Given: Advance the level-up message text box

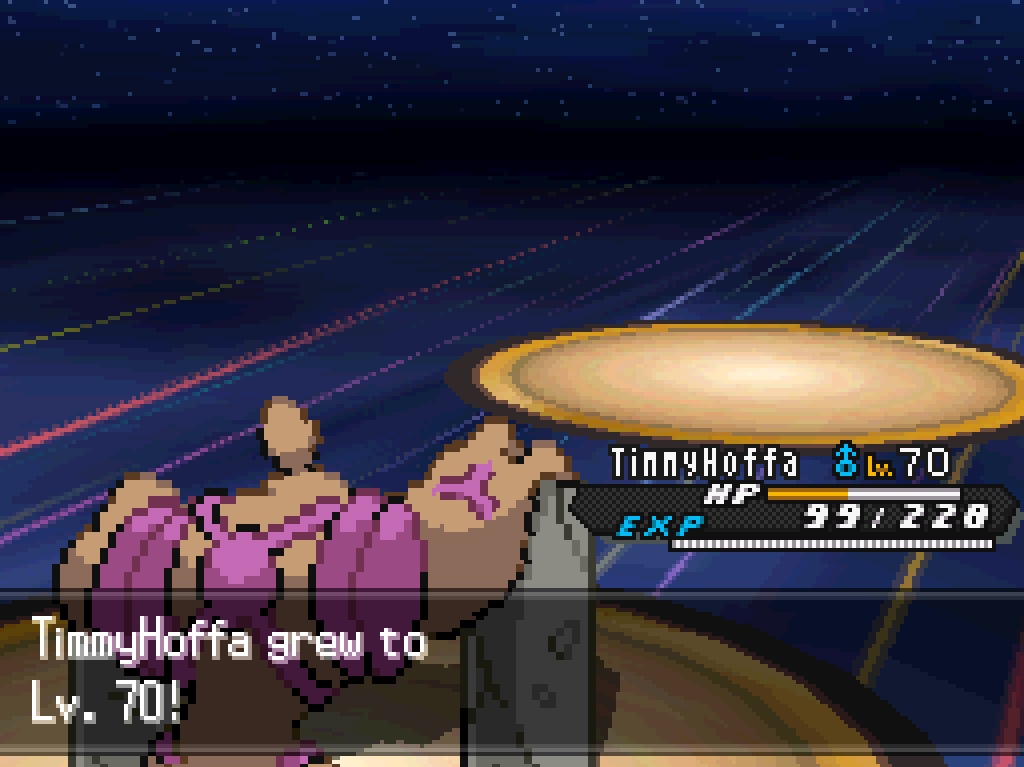Looking at the screenshot, I should 510,677.
